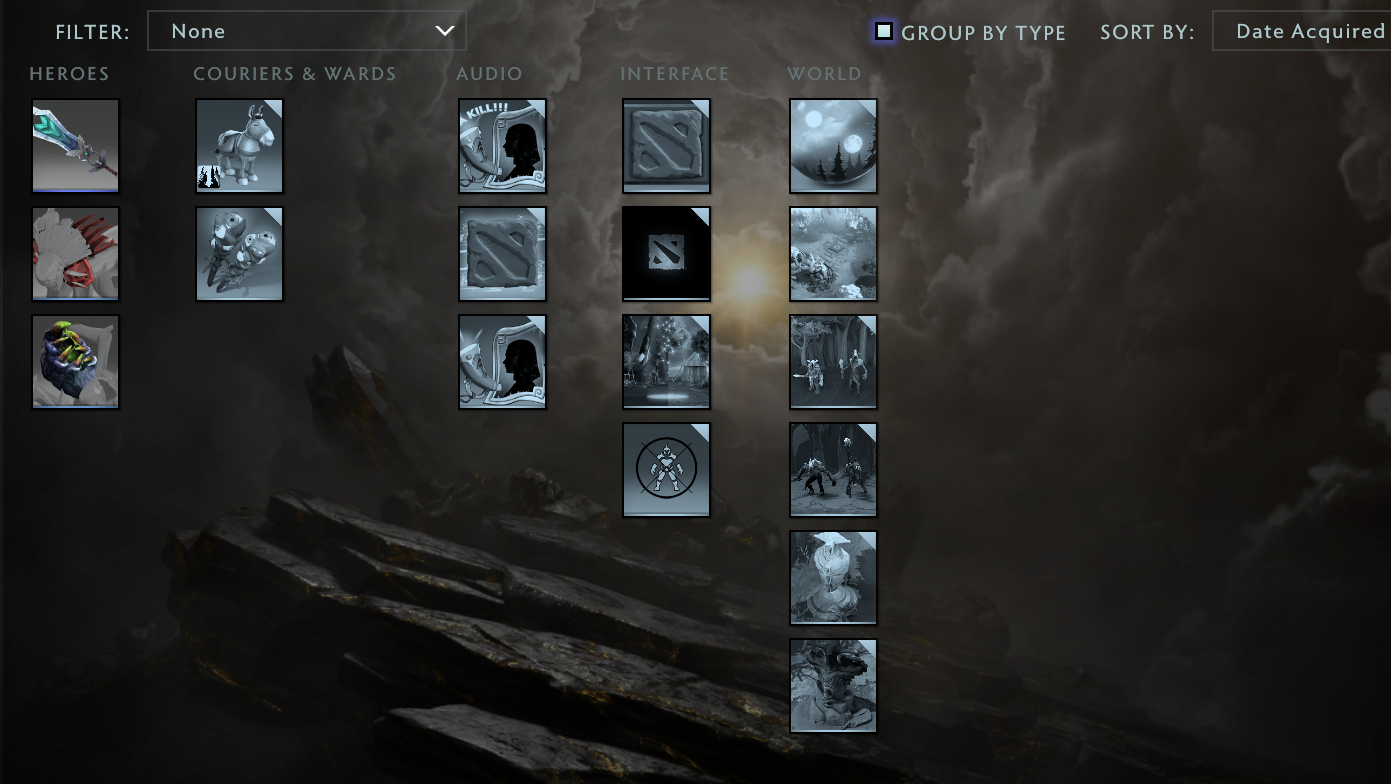Screen dimensions: 1391x784
Task: Select the armored courier item
Action: tap(239, 253)
